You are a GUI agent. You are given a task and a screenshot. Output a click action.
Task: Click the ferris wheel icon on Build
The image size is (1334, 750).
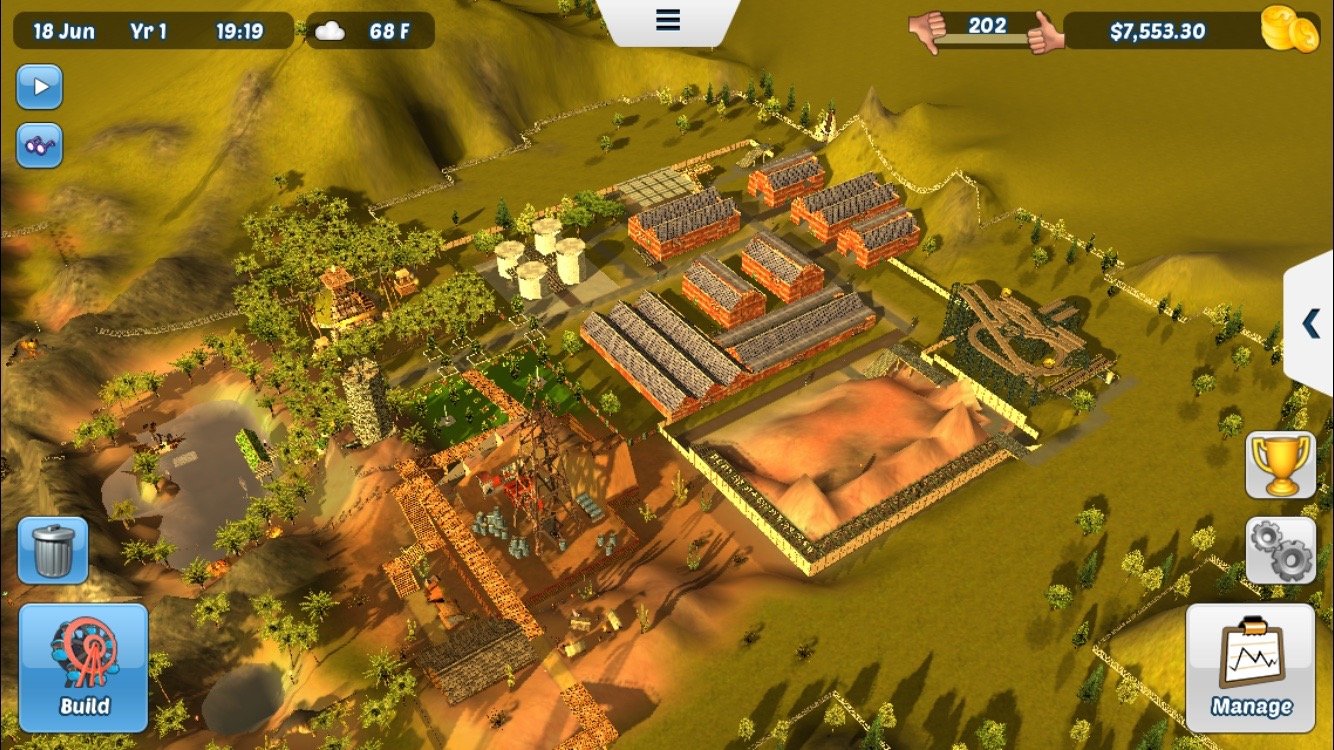[85, 648]
